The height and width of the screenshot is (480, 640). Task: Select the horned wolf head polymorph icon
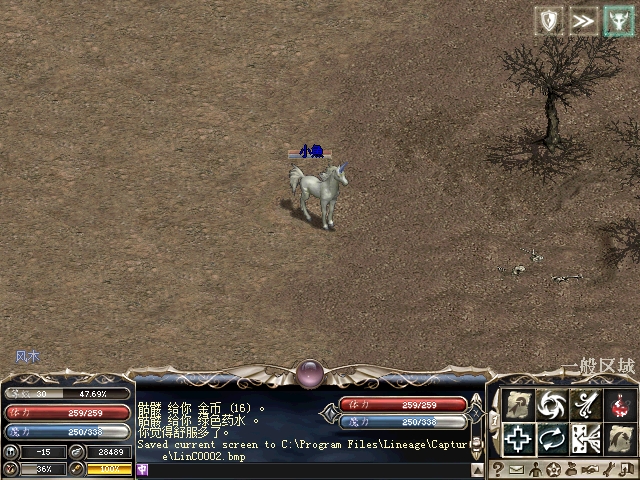point(617,21)
